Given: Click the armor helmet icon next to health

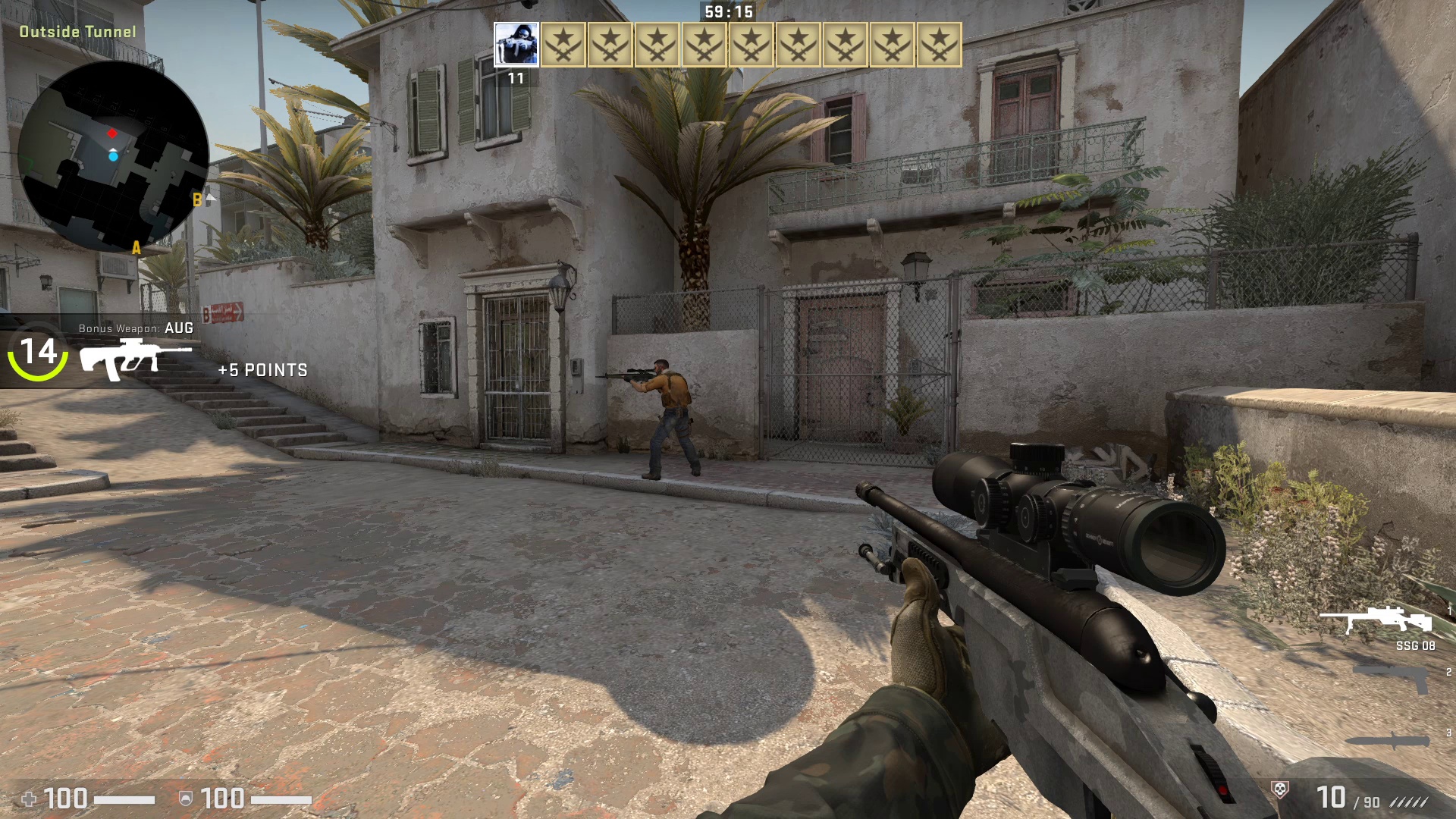Looking at the screenshot, I should [x=186, y=798].
